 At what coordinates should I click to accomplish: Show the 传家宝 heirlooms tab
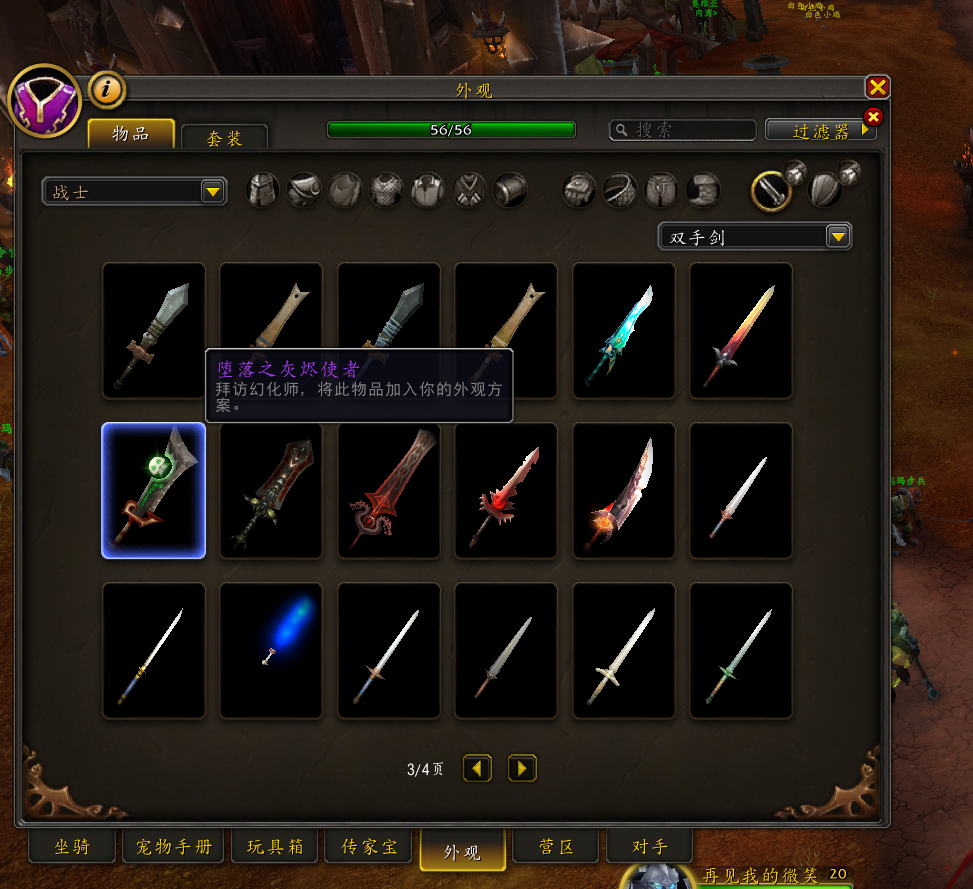coord(369,848)
